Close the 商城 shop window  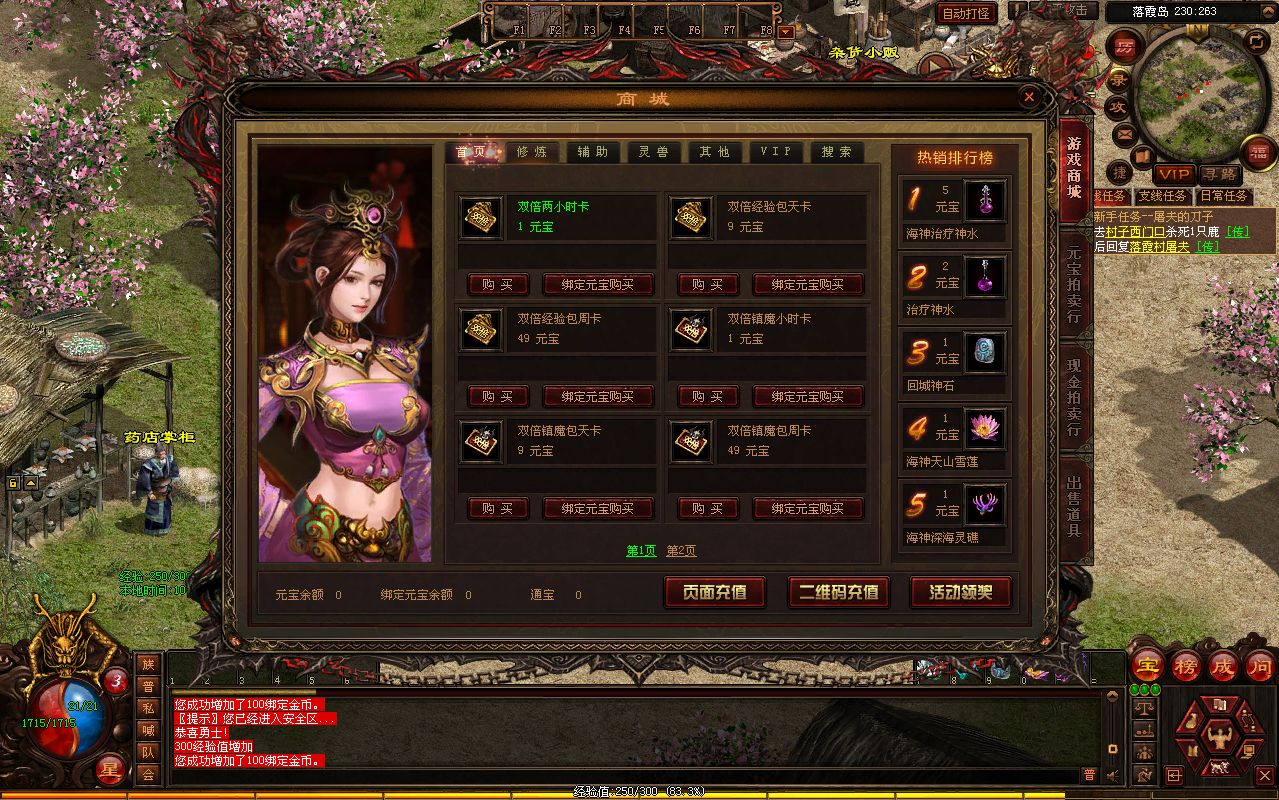coord(1029,97)
